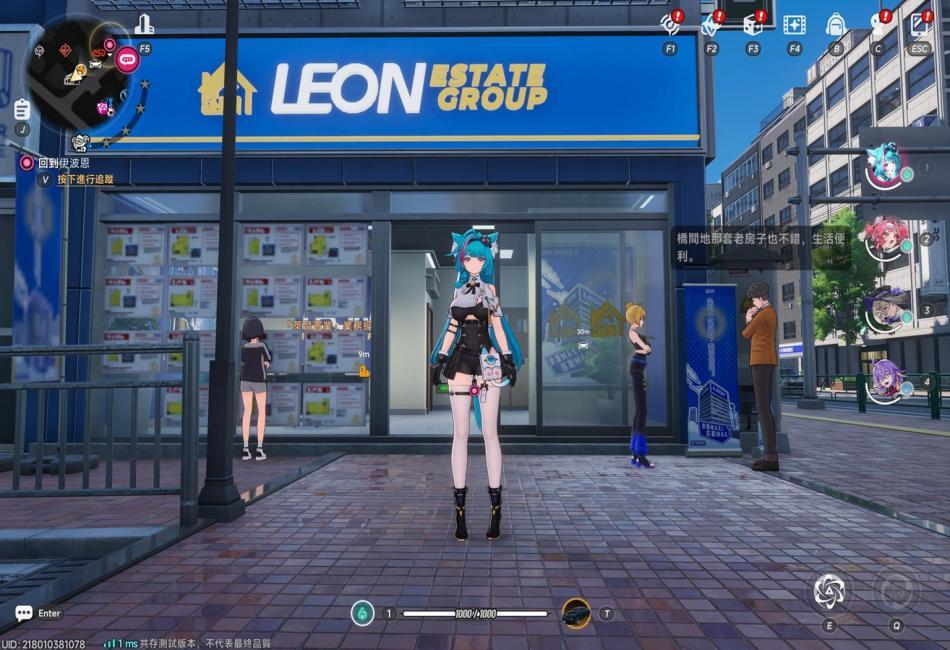Viewport: 950px width, 650px height.
Task: Open the target-ring menu icon with alert
Action: pos(670,24)
